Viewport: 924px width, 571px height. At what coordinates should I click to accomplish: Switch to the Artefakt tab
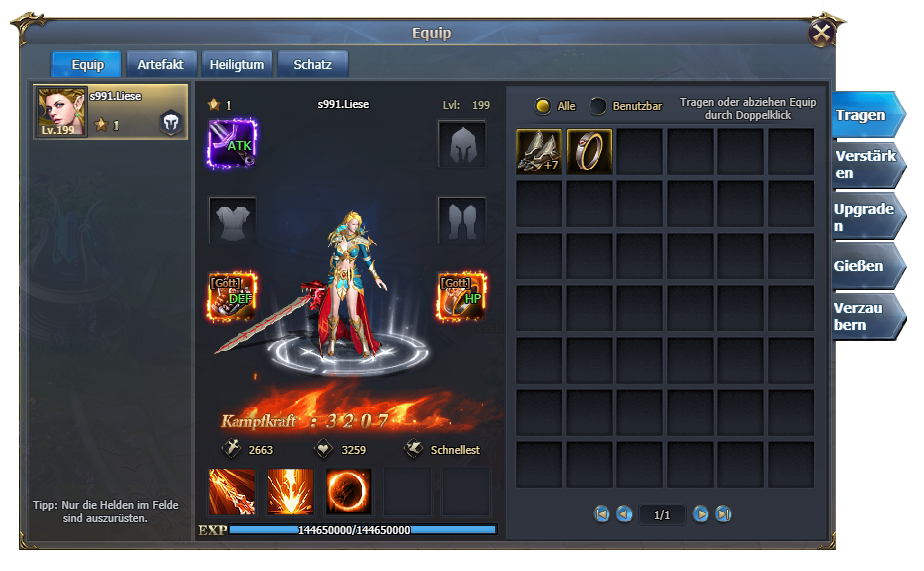pyautogui.click(x=160, y=65)
